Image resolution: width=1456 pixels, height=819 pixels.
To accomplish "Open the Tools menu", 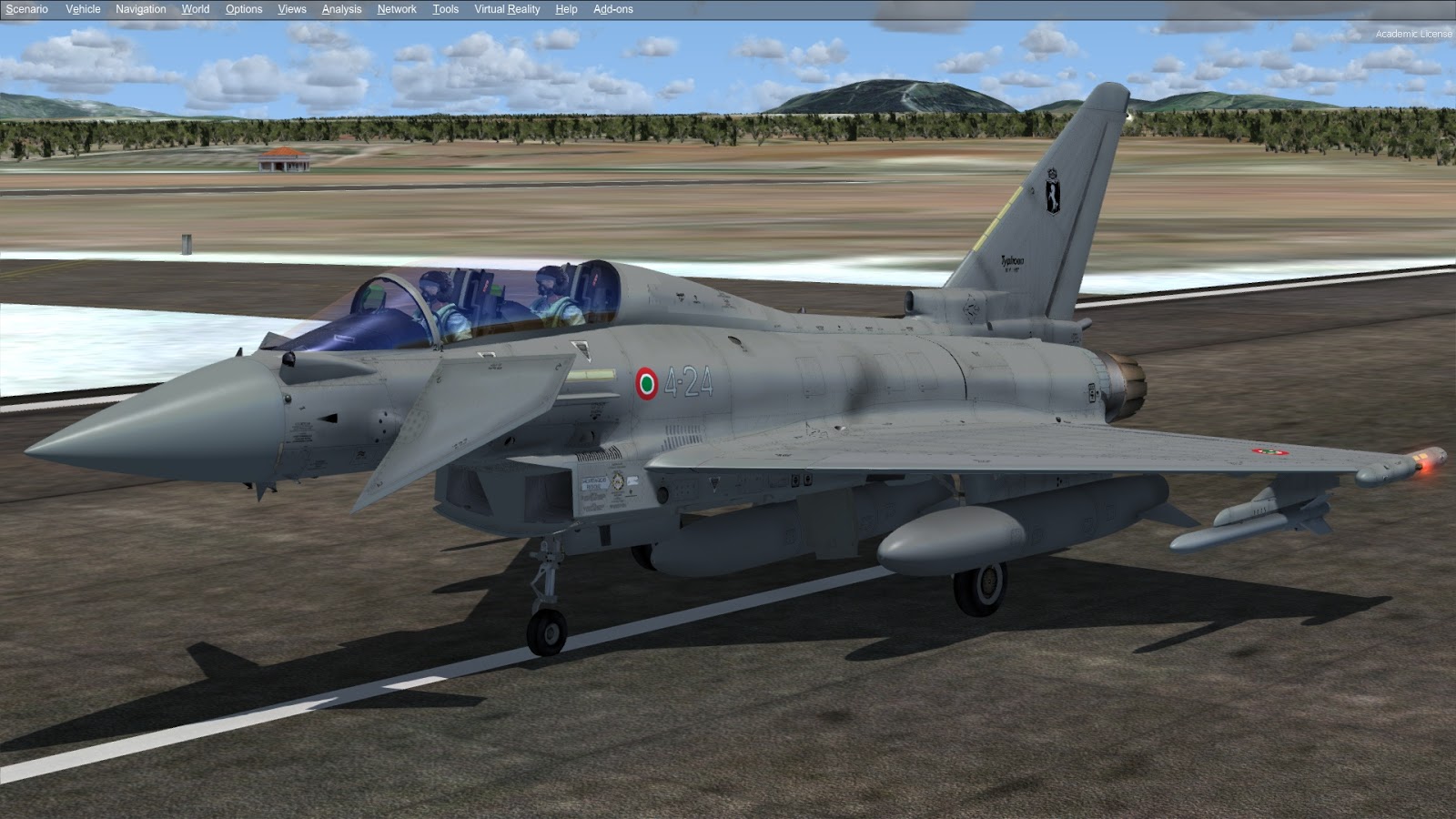I will (x=444, y=9).
